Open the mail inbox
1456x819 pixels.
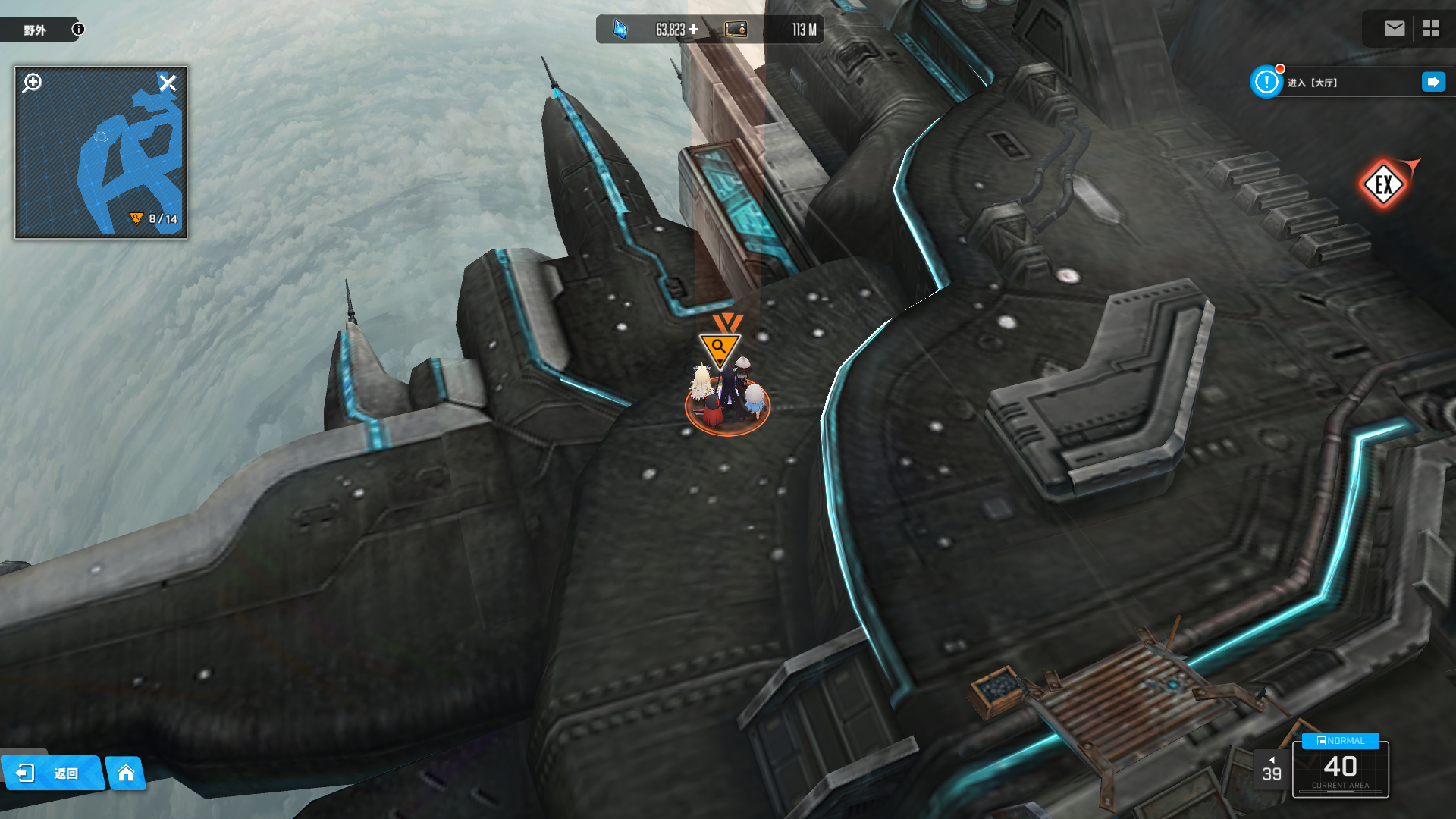[1395, 29]
